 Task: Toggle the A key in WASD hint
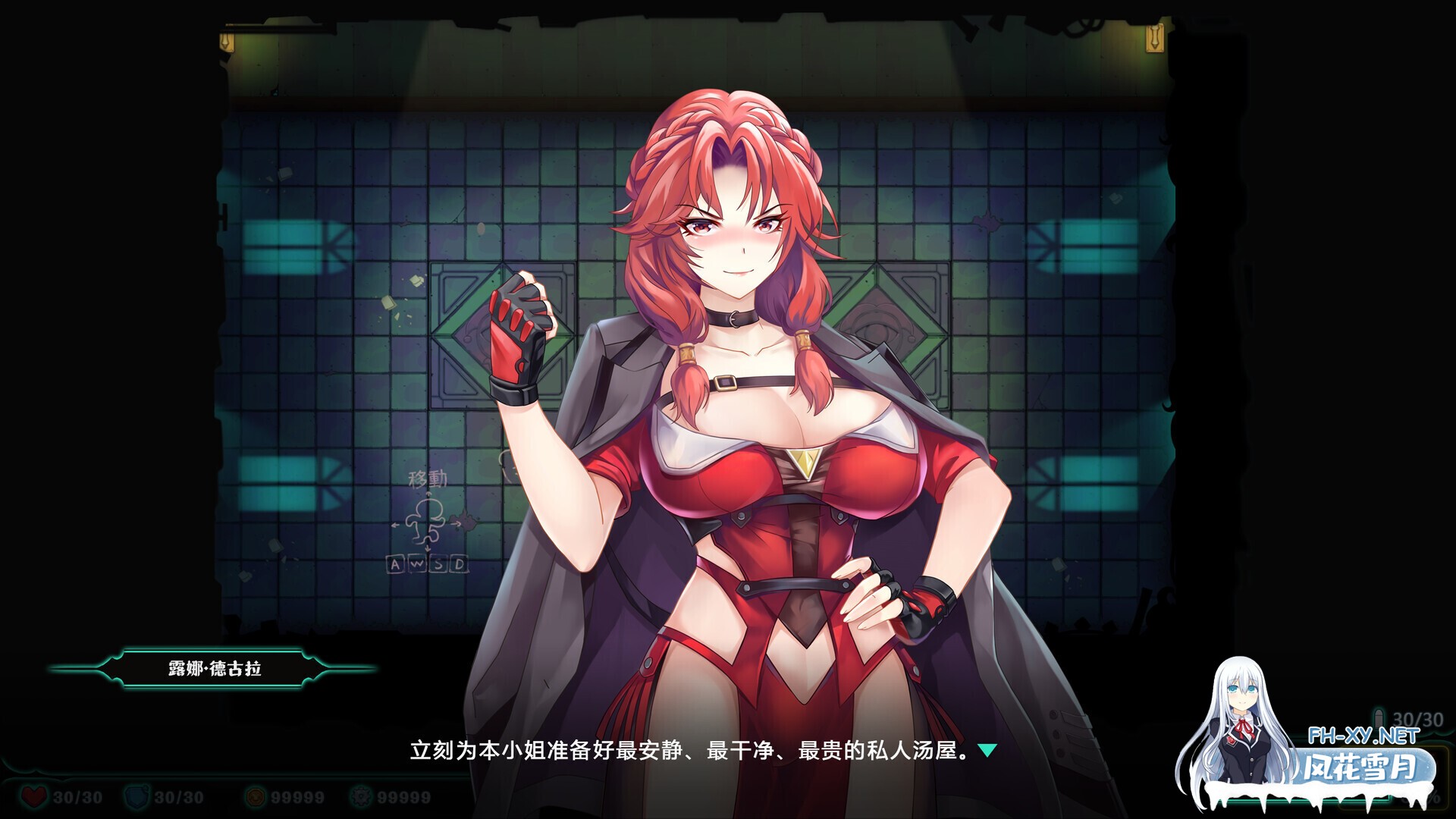(x=396, y=565)
